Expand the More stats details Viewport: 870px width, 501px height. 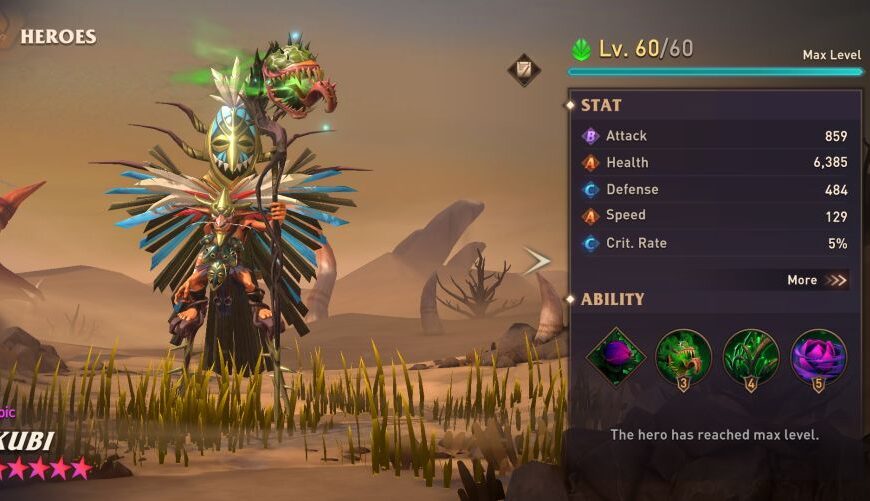(816, 280)
